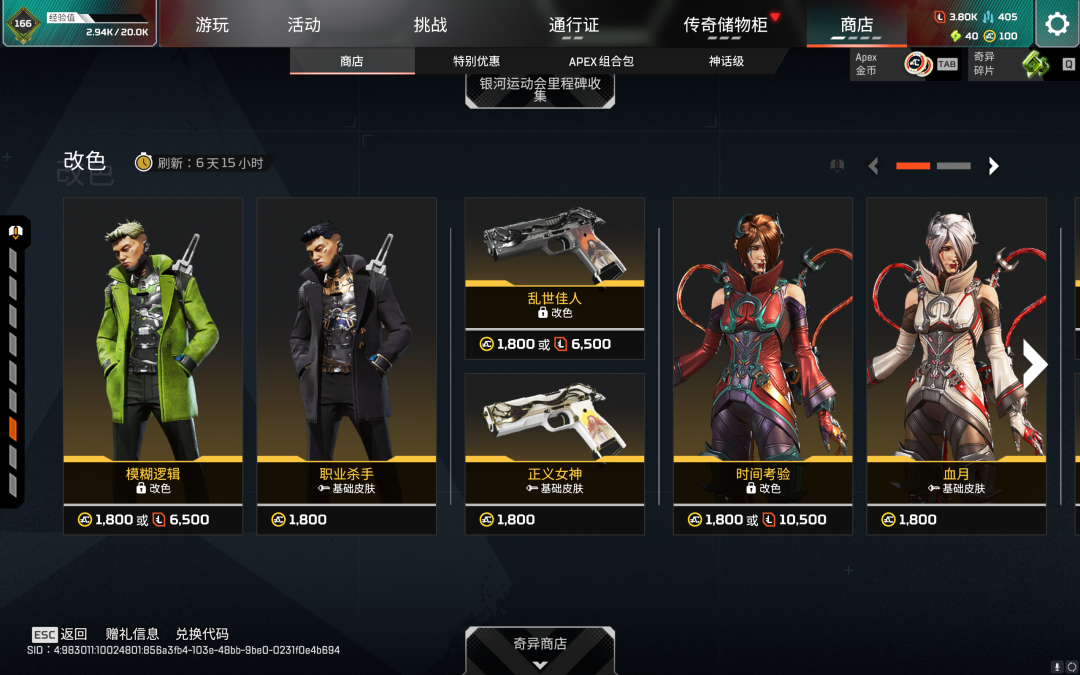Switch to the 特别优惠 sub-tab
Screen dimensions: 1080x675
pyautogui.click(x=476, y=61)
